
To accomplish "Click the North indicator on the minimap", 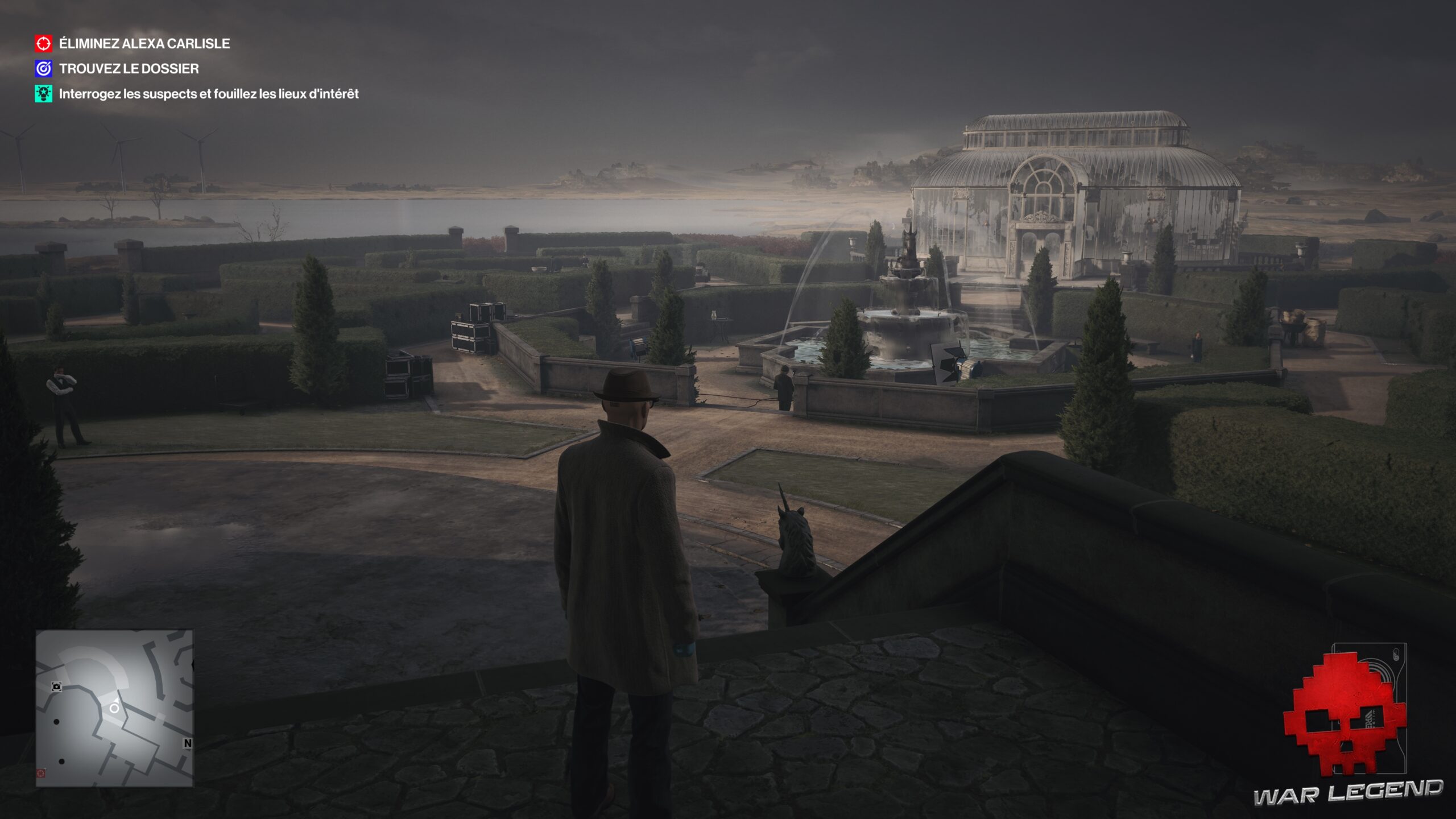I will [188, 743].
